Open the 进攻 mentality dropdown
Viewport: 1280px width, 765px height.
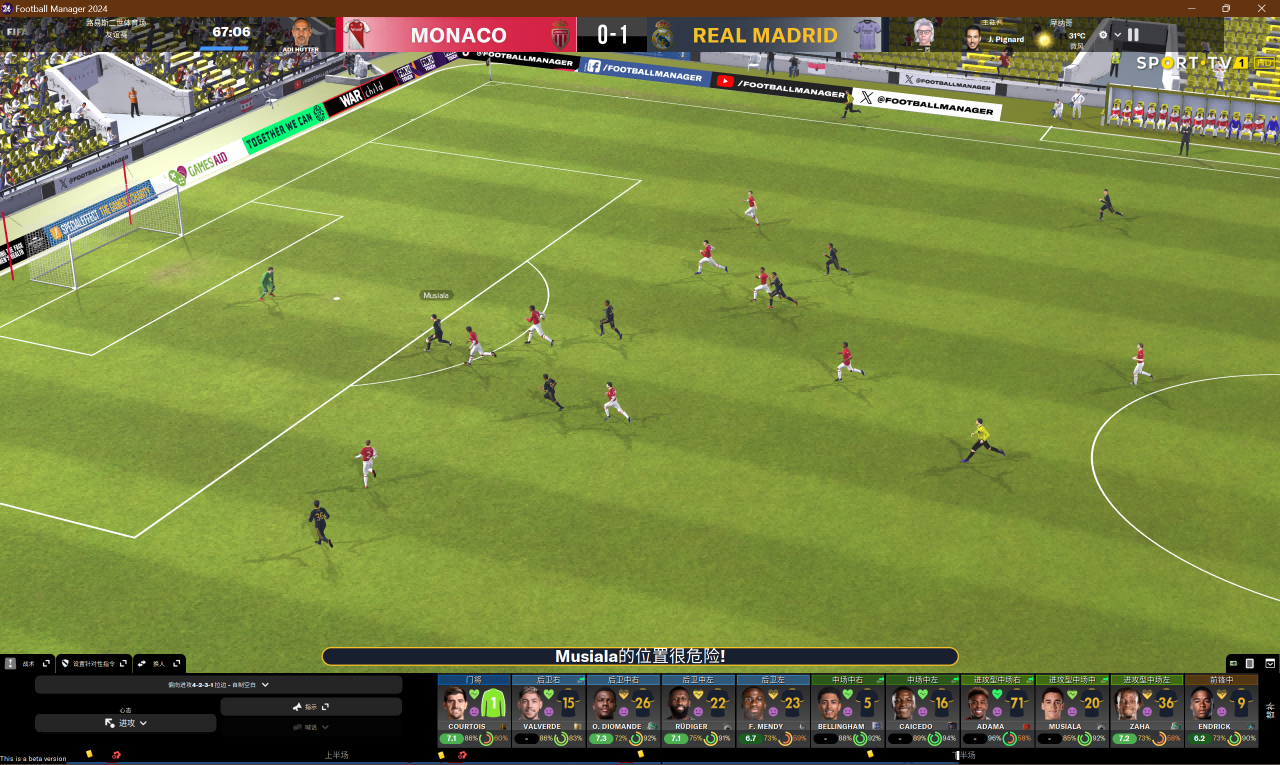[126, 722]
